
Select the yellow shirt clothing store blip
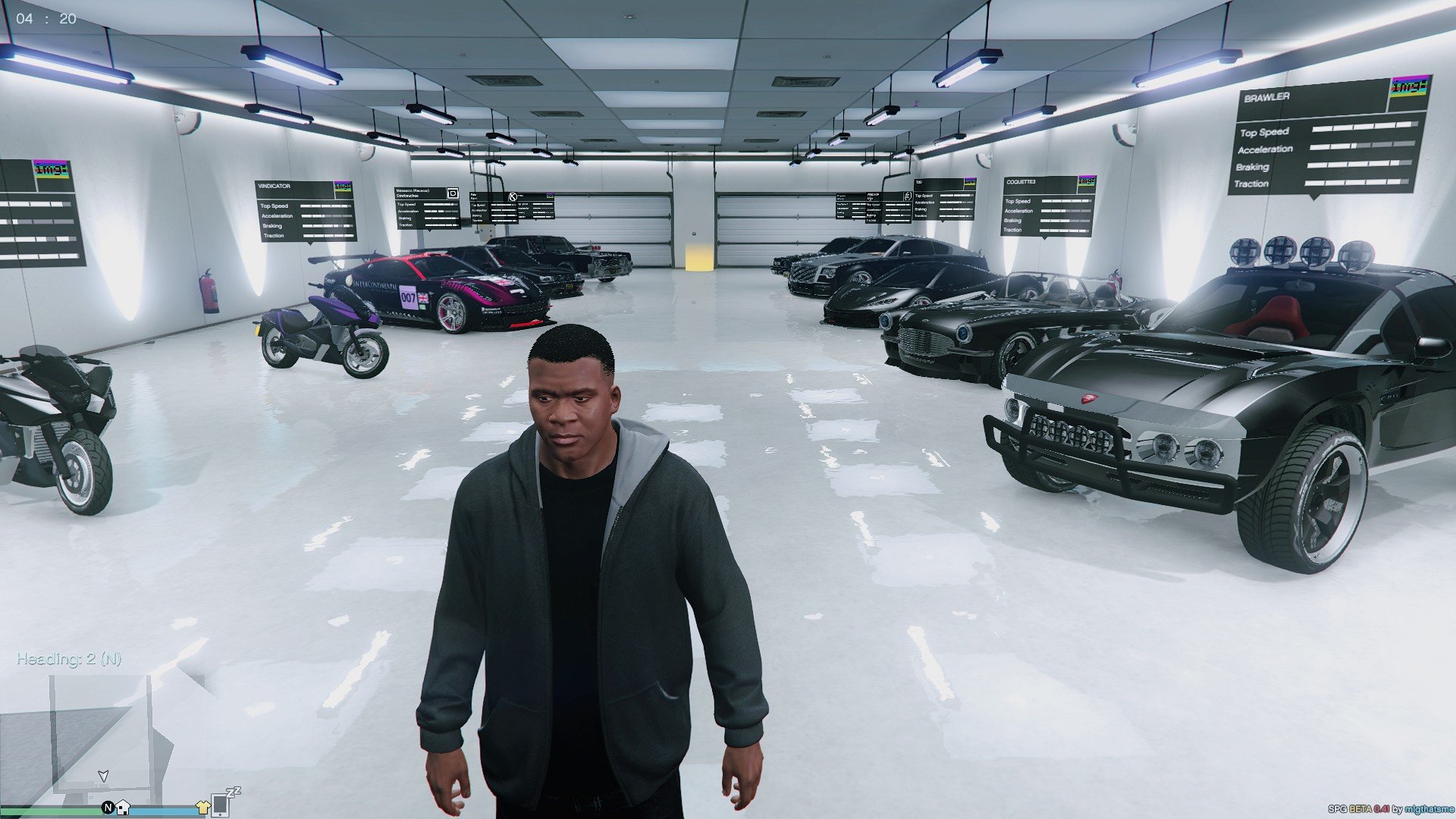click(202, 808)
